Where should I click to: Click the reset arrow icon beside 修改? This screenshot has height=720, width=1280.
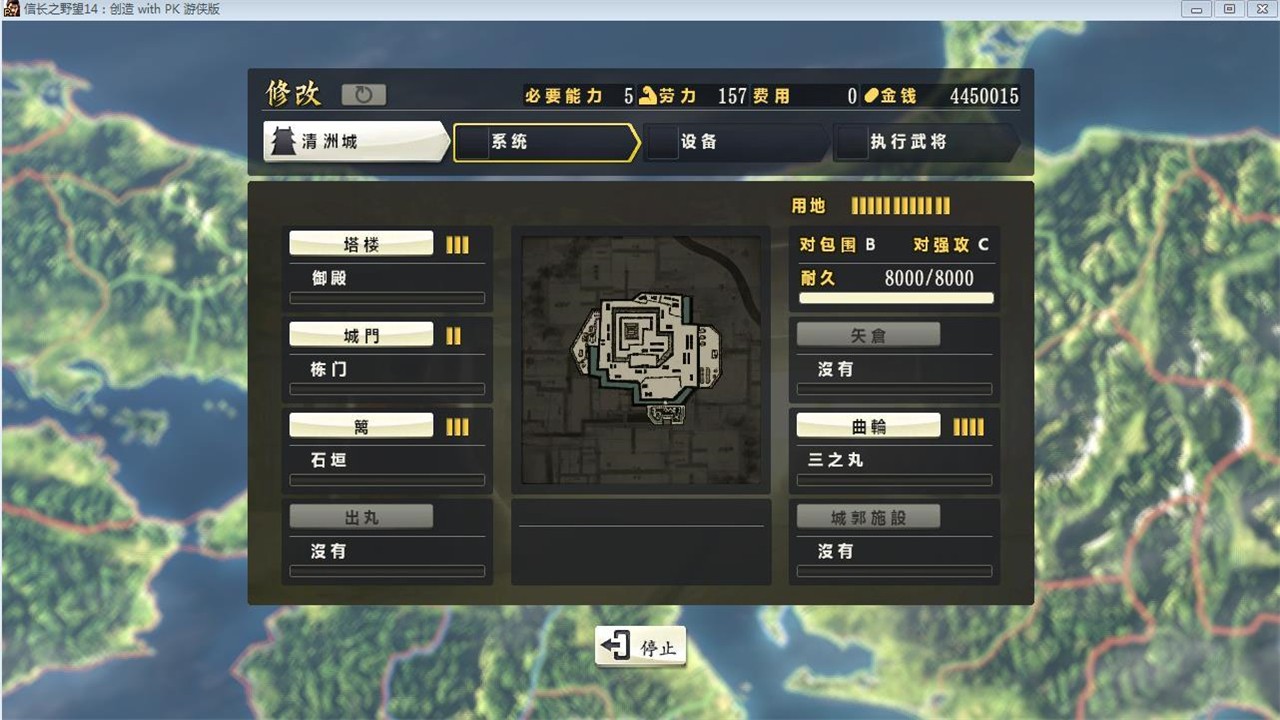(363, 95)
